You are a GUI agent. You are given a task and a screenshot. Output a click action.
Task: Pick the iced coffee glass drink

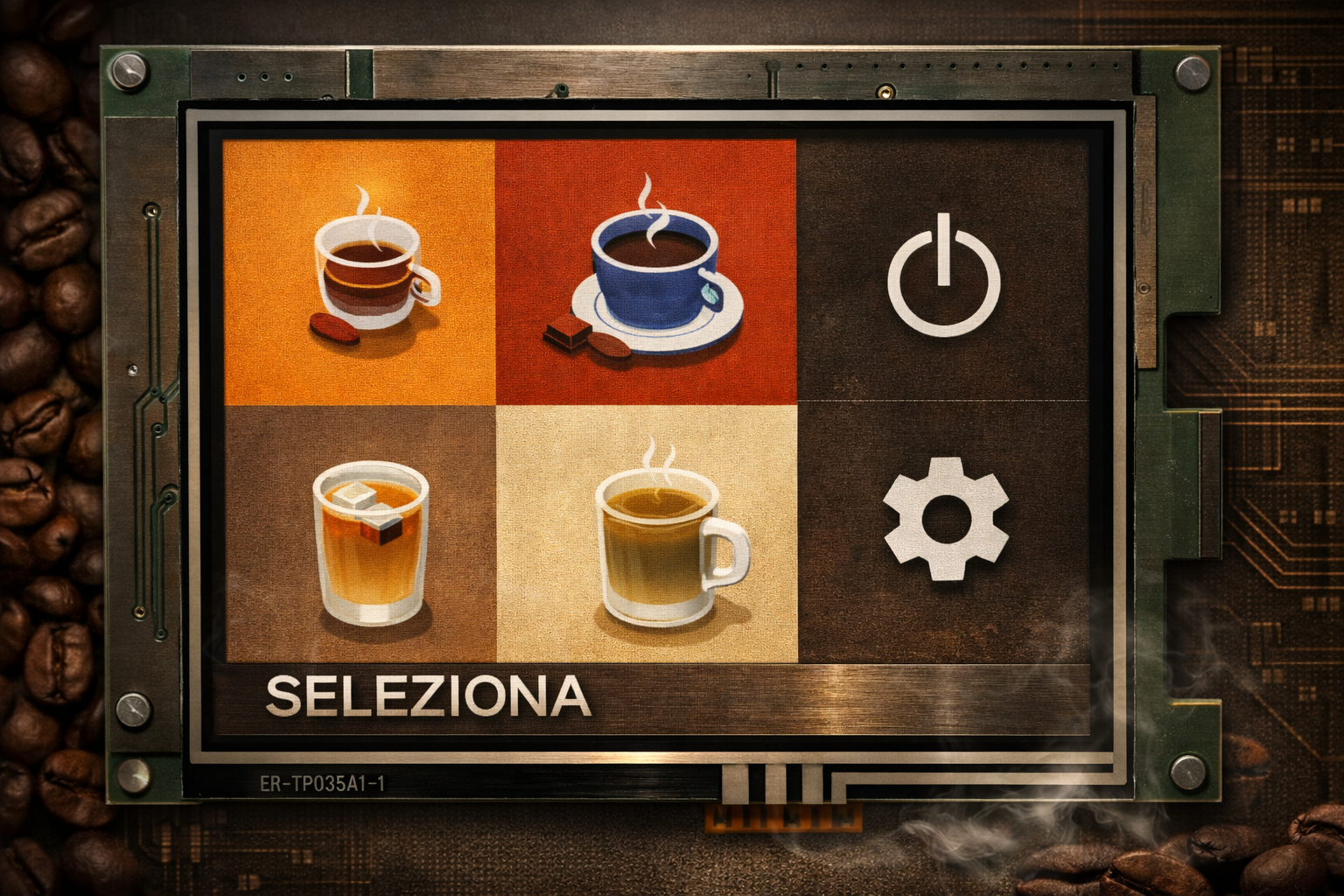(371, 542)
